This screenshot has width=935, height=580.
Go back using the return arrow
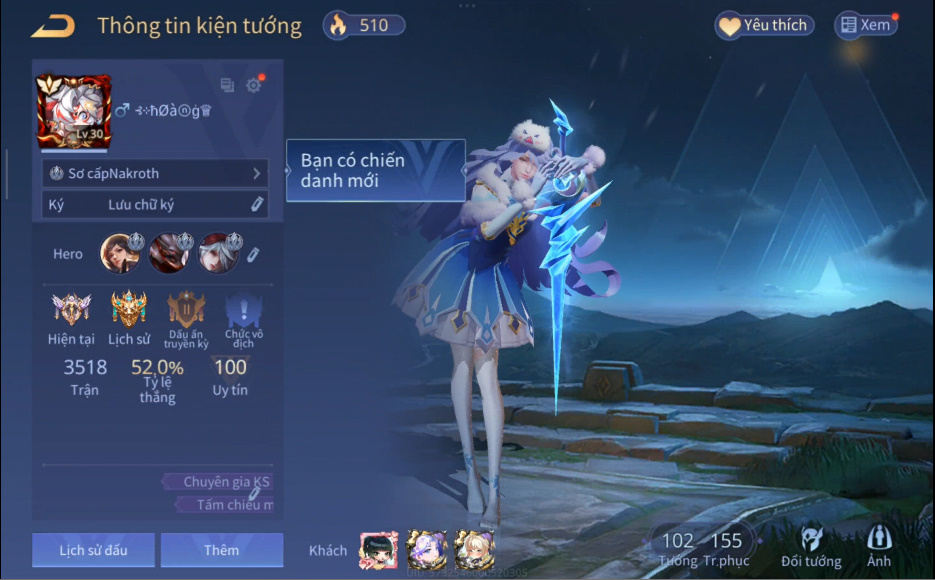tap(53, 27)
